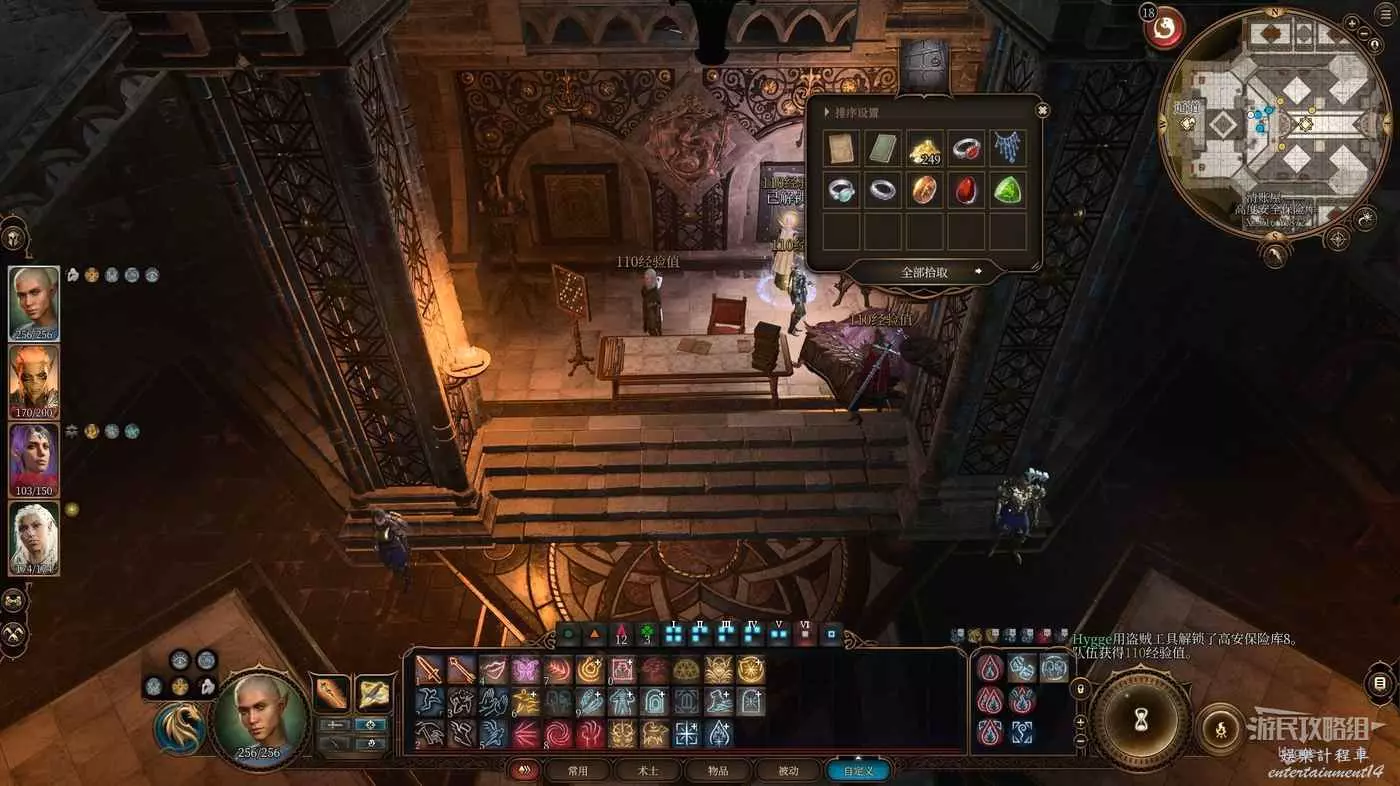Take the tan parchment scroll item
This screenshot has height=786, width=1400.
[x=842, y=149]
